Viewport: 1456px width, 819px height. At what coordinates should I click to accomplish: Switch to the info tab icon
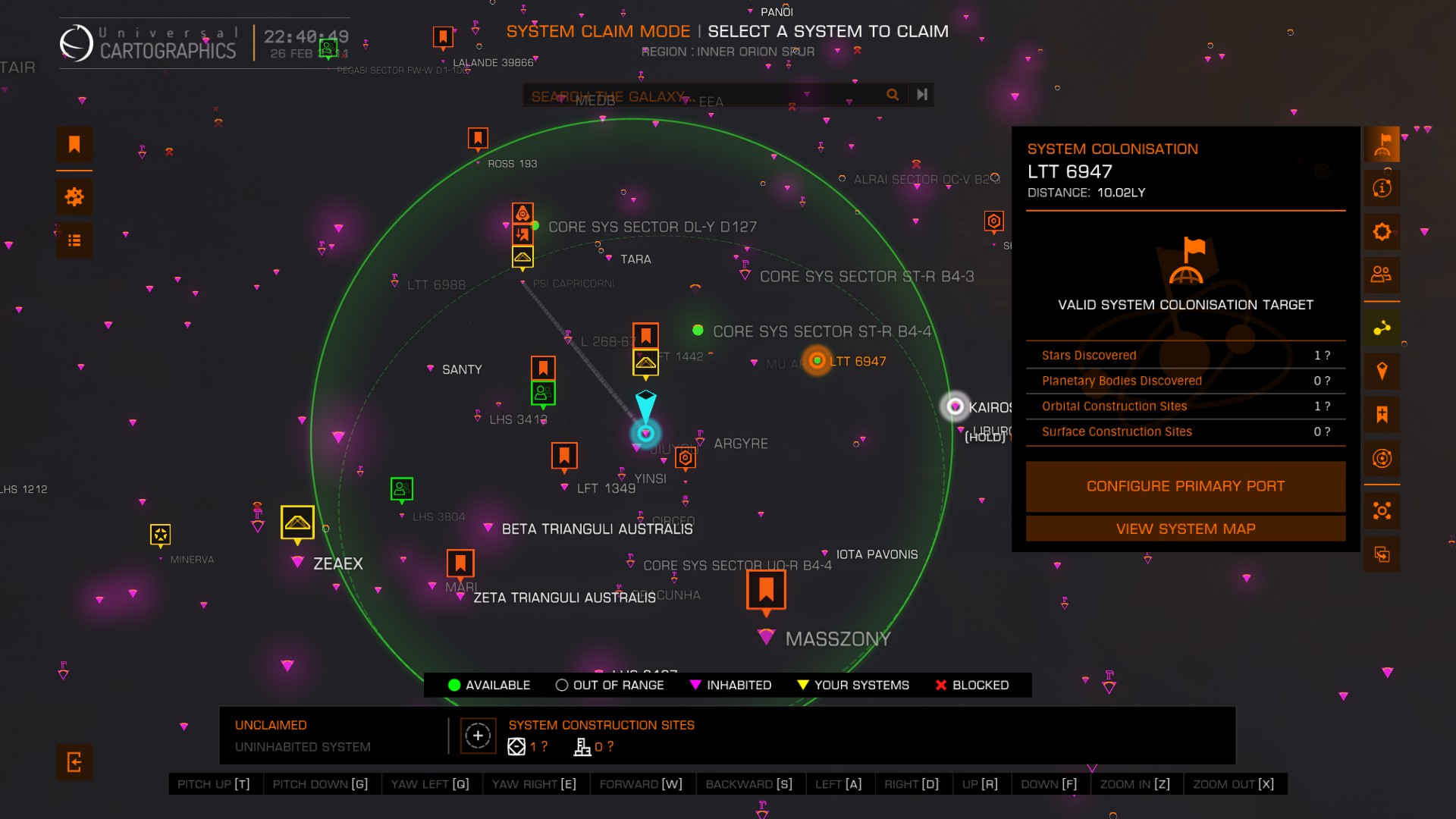(1382, 187)
